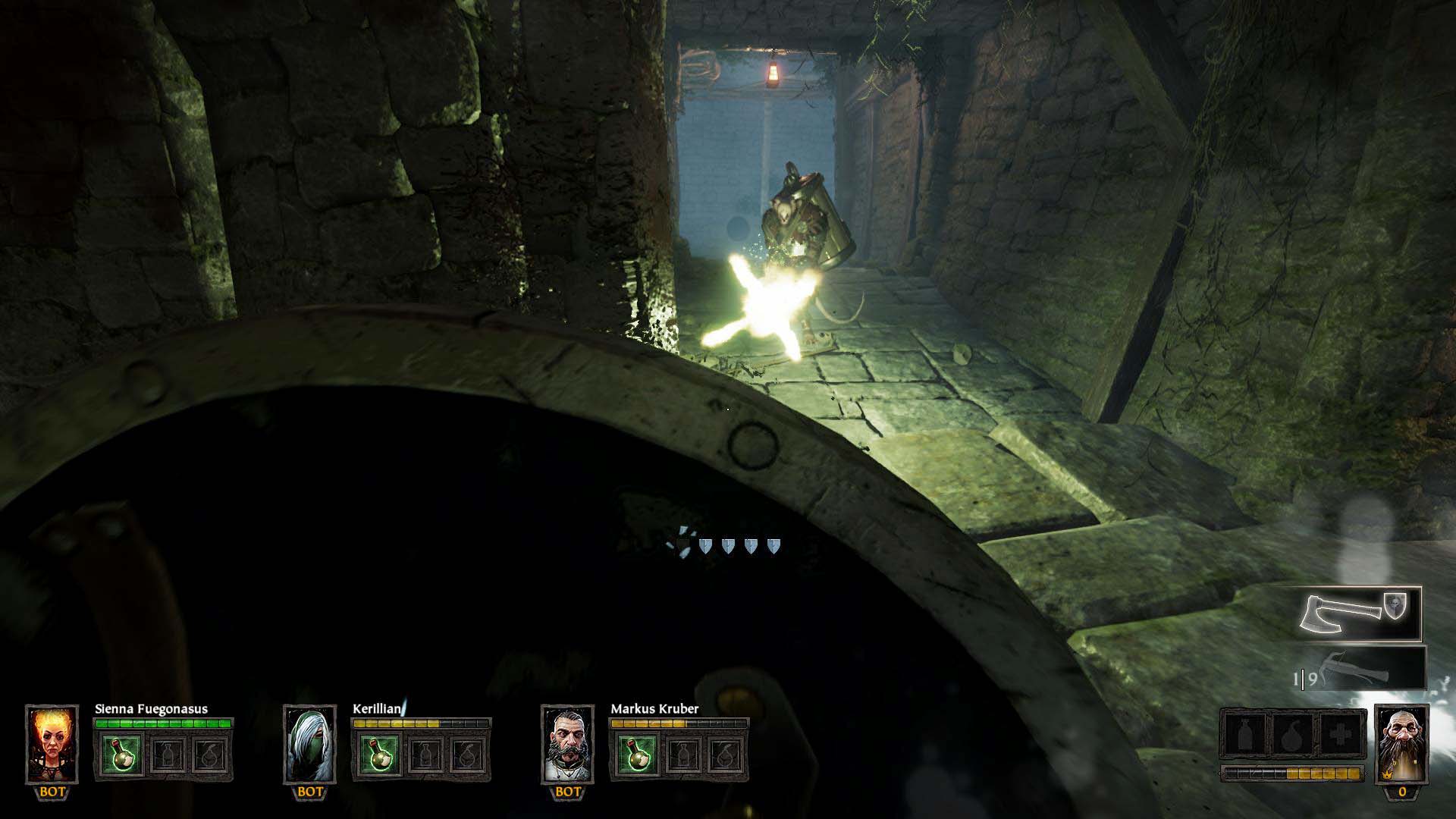Equip the axe and shield weapon slot
Image resolution: width=1456 pixels, height=819 pixels.
point(1359,613)
